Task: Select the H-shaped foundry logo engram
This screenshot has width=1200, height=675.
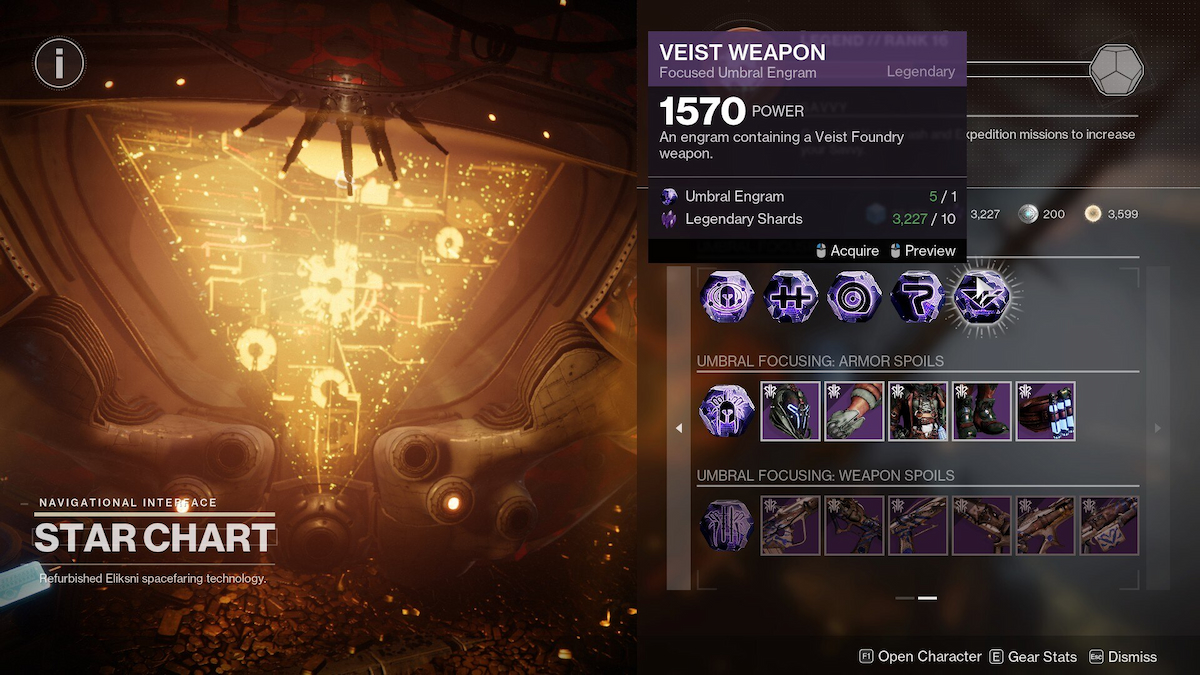Action: (790, 298)
